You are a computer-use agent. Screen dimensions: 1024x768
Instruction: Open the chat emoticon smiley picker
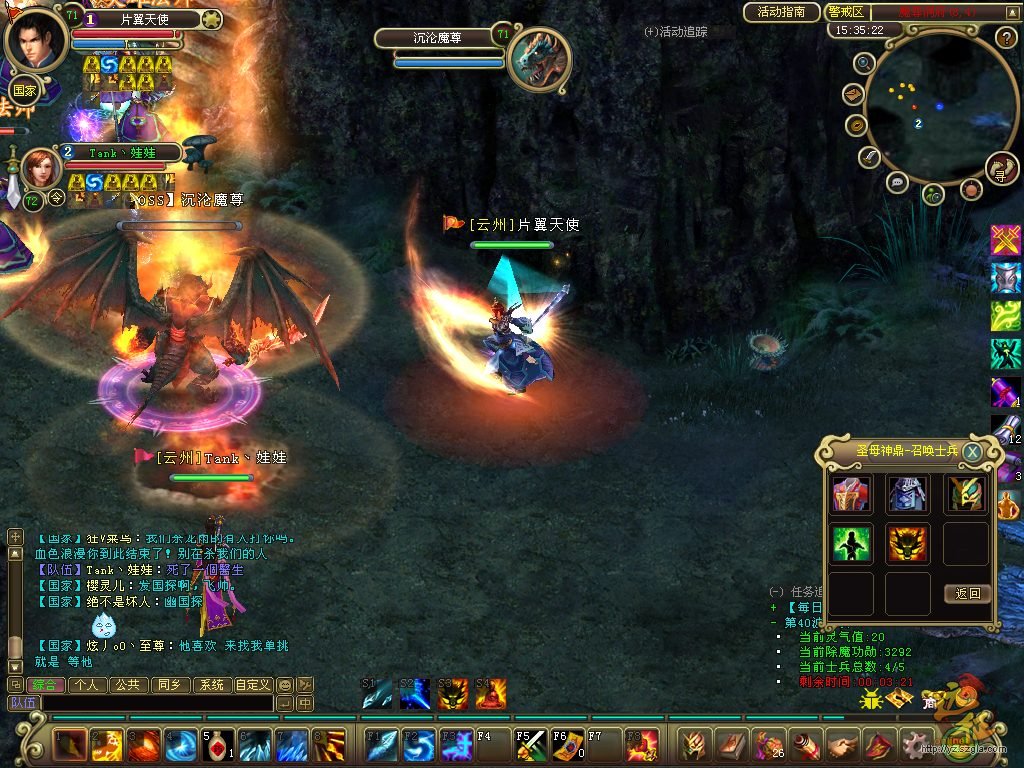tap(285, 685)
